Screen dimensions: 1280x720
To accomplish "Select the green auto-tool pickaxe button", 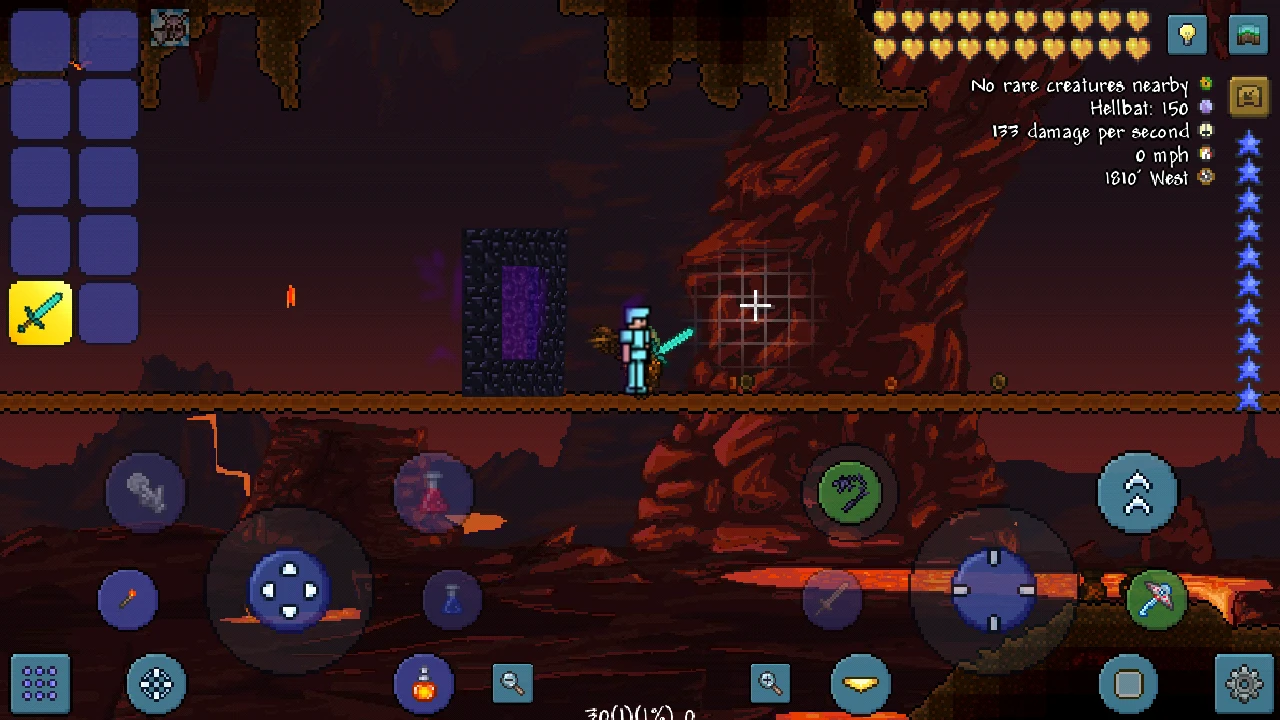I will tap(1157, 598).
